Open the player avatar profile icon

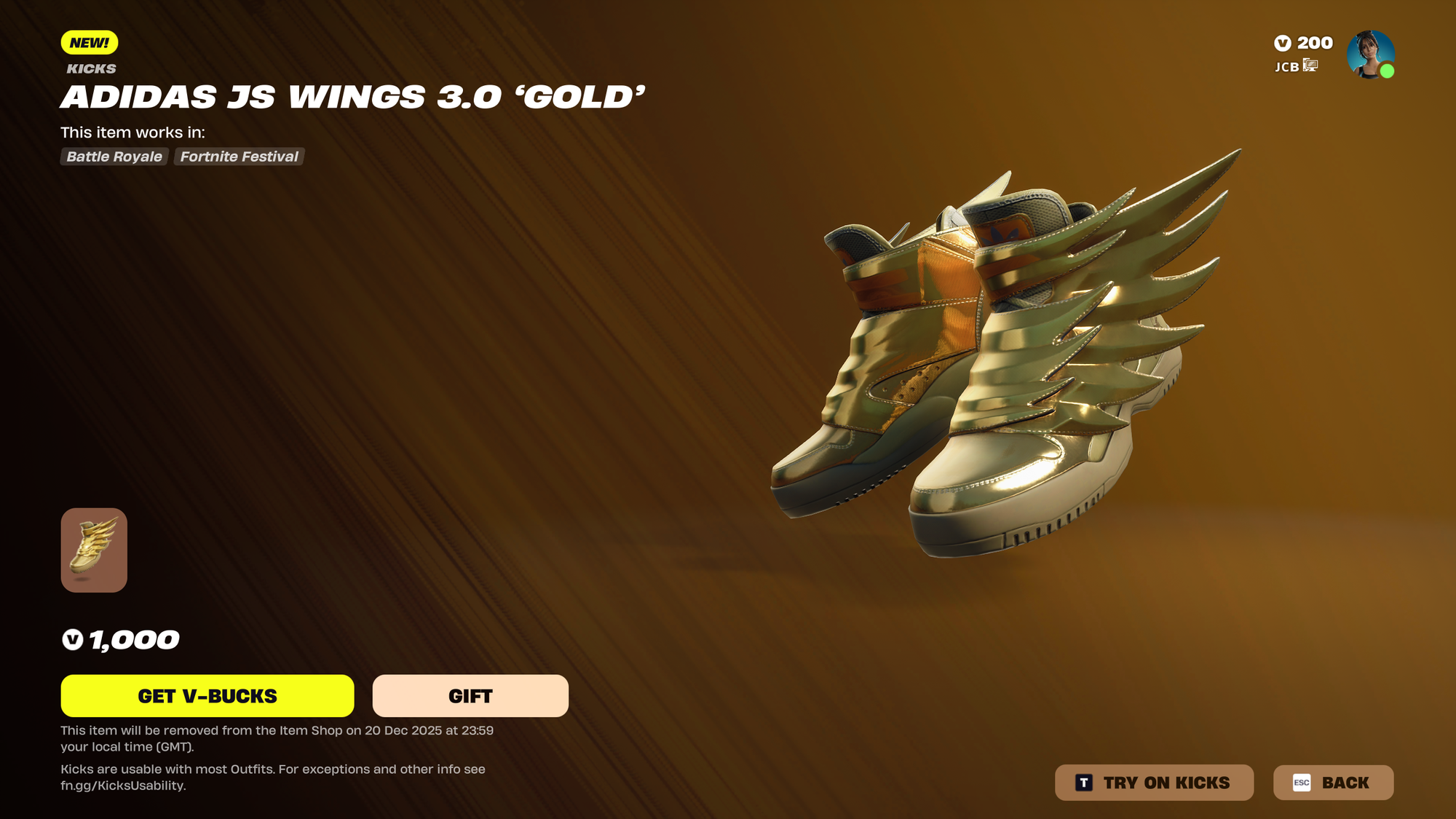pos(1372,53)
